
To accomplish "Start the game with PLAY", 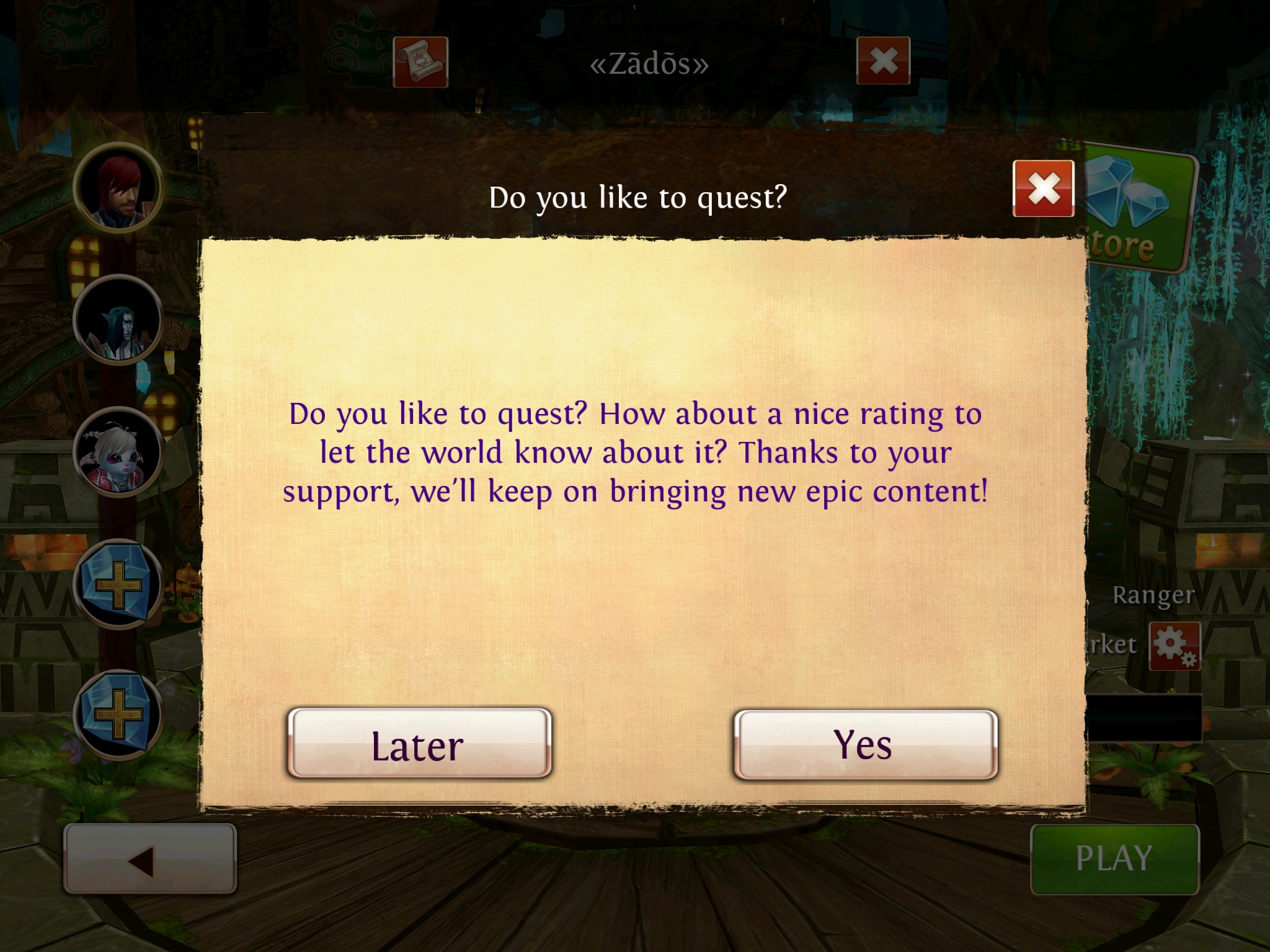I will [x=1114, y=859].
